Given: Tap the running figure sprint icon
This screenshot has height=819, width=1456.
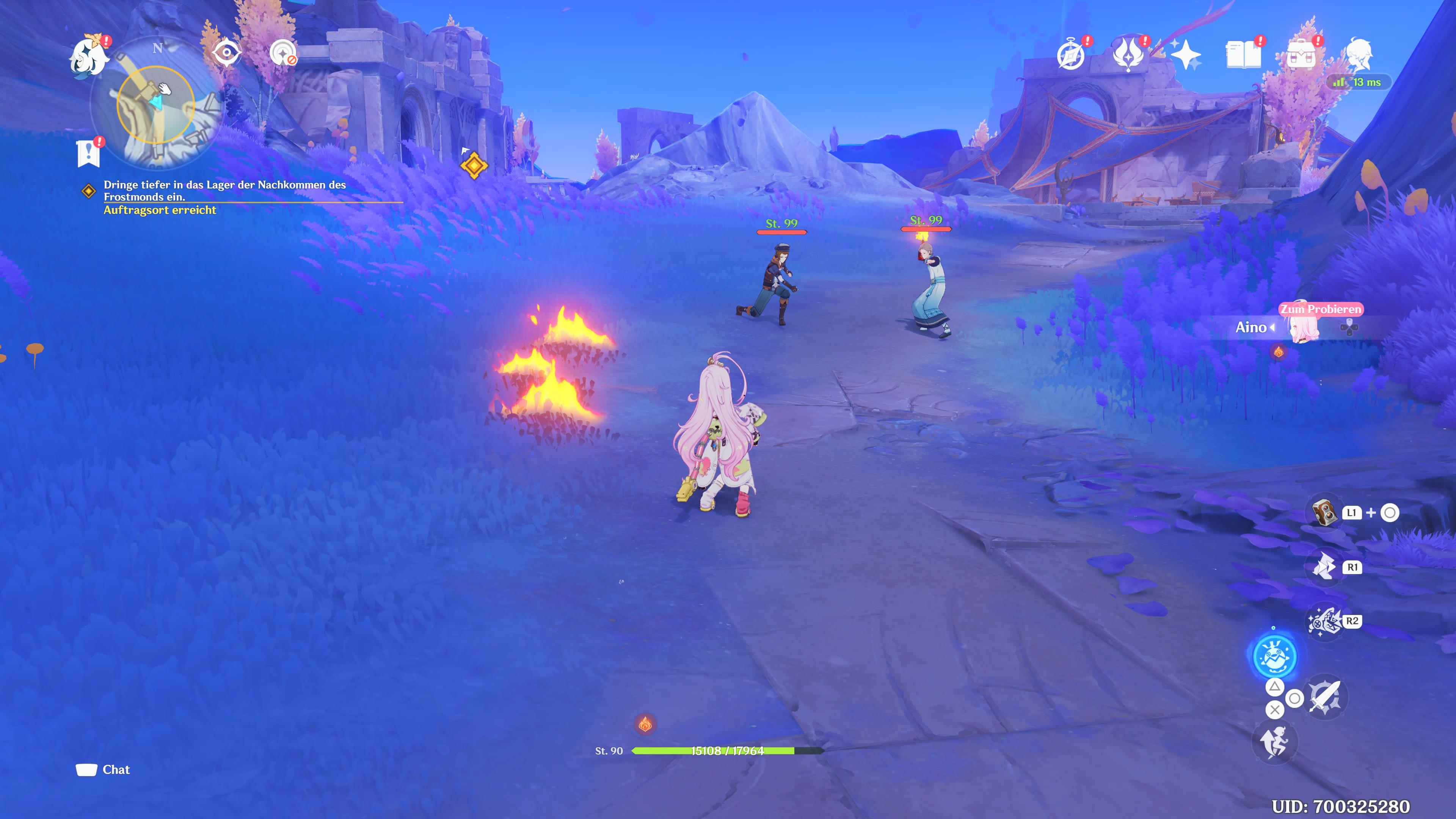Looking at the screenshot, I should [1274, 742].
